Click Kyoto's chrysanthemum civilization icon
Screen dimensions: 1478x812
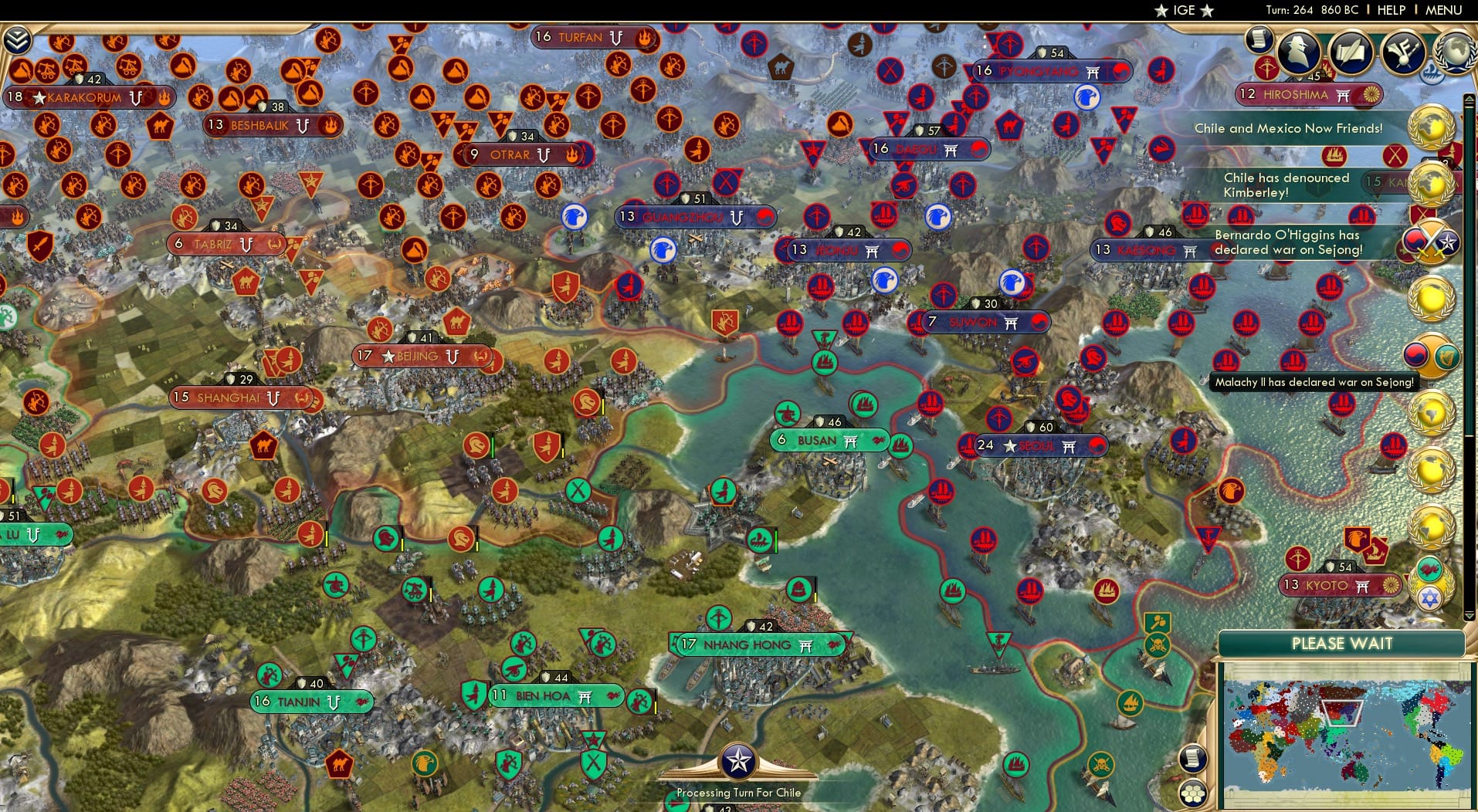pos(1391,585)
